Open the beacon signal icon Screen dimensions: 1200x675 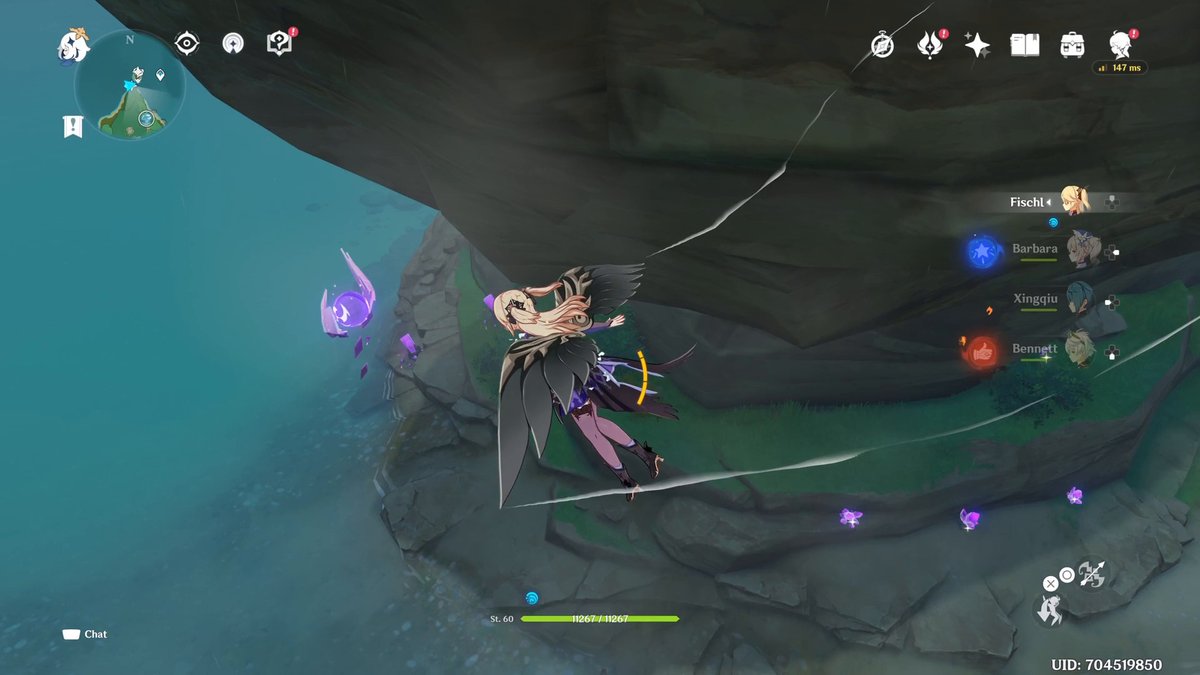coord(232,43)
